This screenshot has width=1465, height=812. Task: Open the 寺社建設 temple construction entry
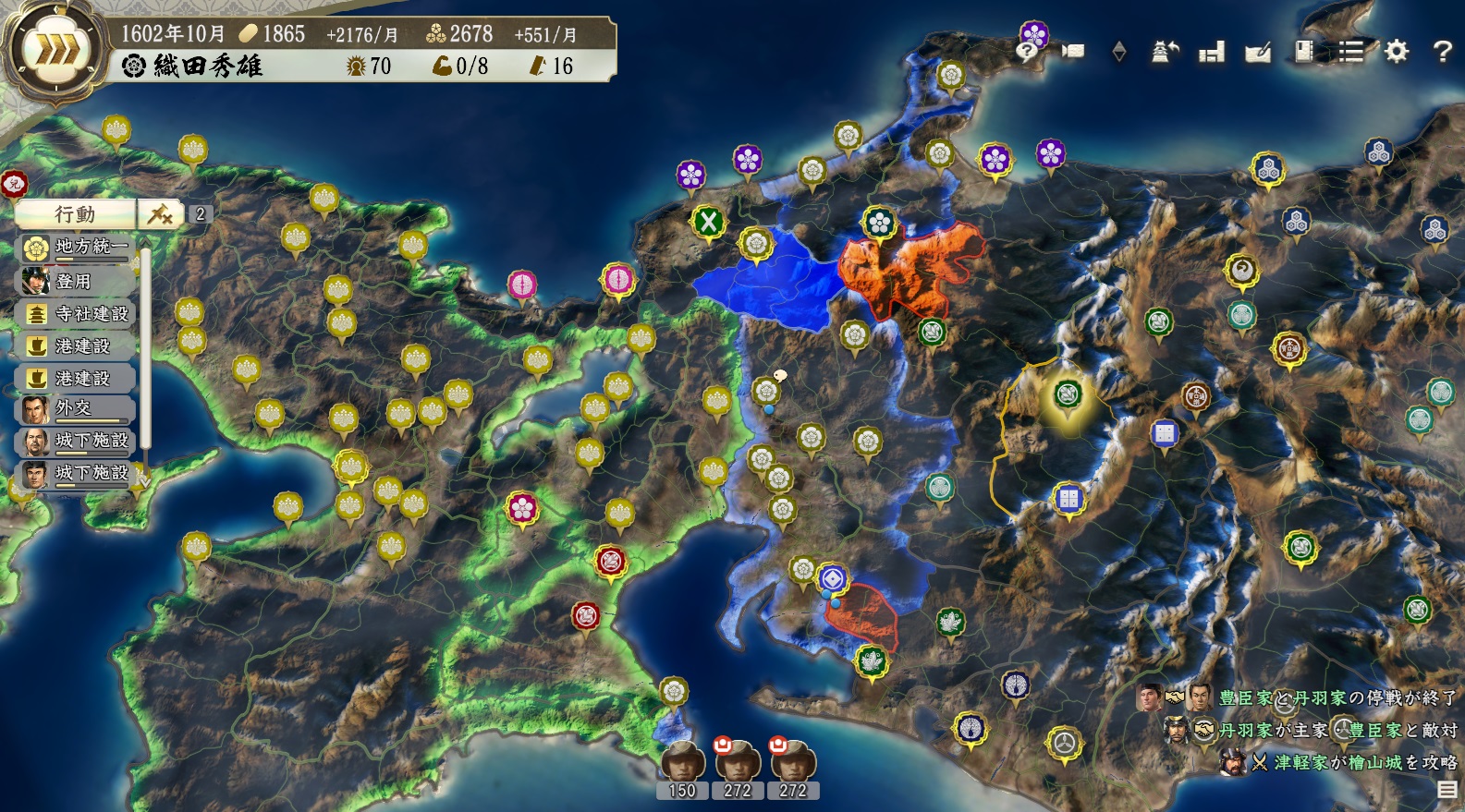tap(79, 314)
